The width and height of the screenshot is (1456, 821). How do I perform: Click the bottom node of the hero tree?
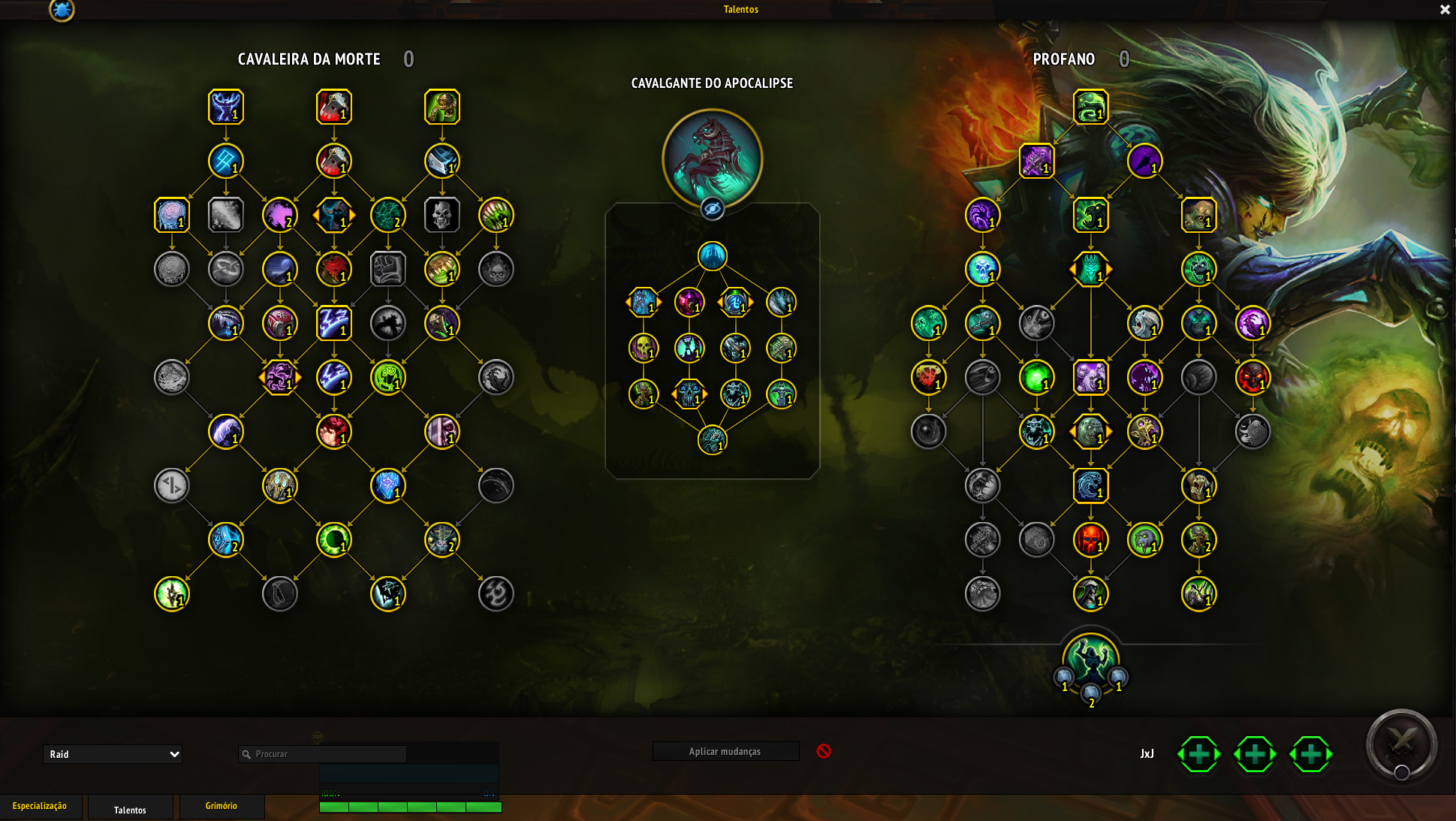[712, 440]
